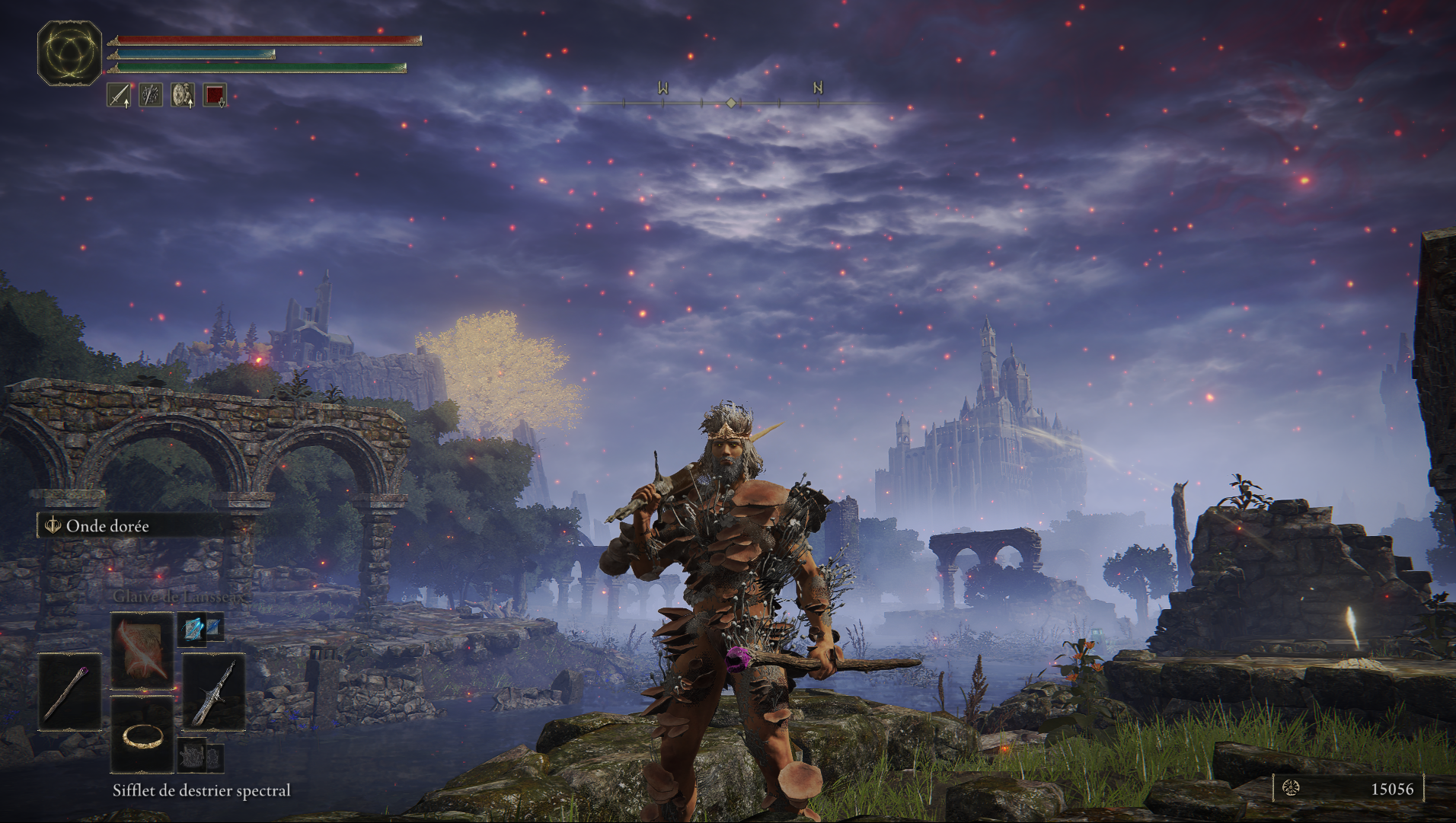This screenshot has height=823, width=1456.
Task: Select the right-hand sword weapon slot
Action: (214, 692)
